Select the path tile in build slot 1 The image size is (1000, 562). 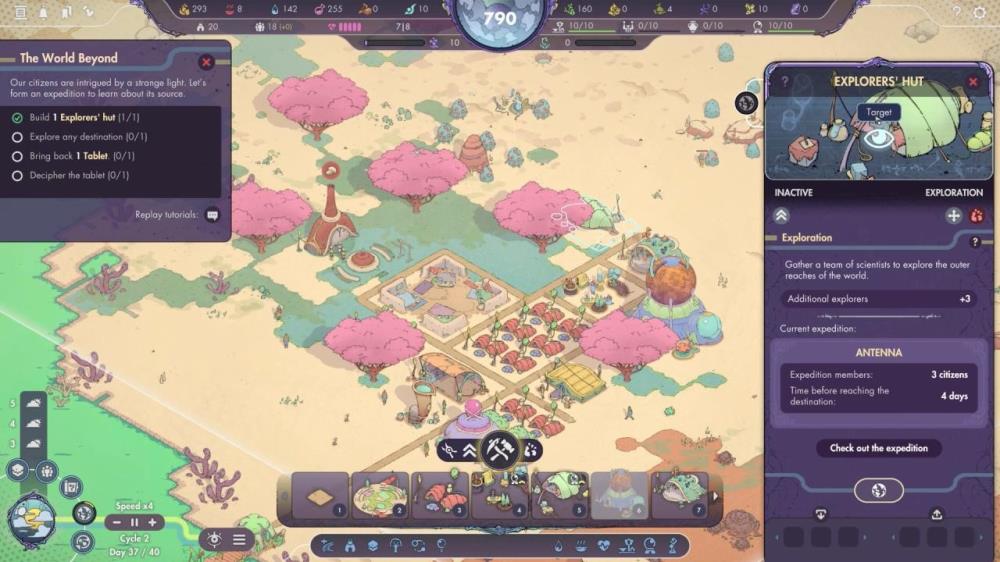click(x=320, y=496)
